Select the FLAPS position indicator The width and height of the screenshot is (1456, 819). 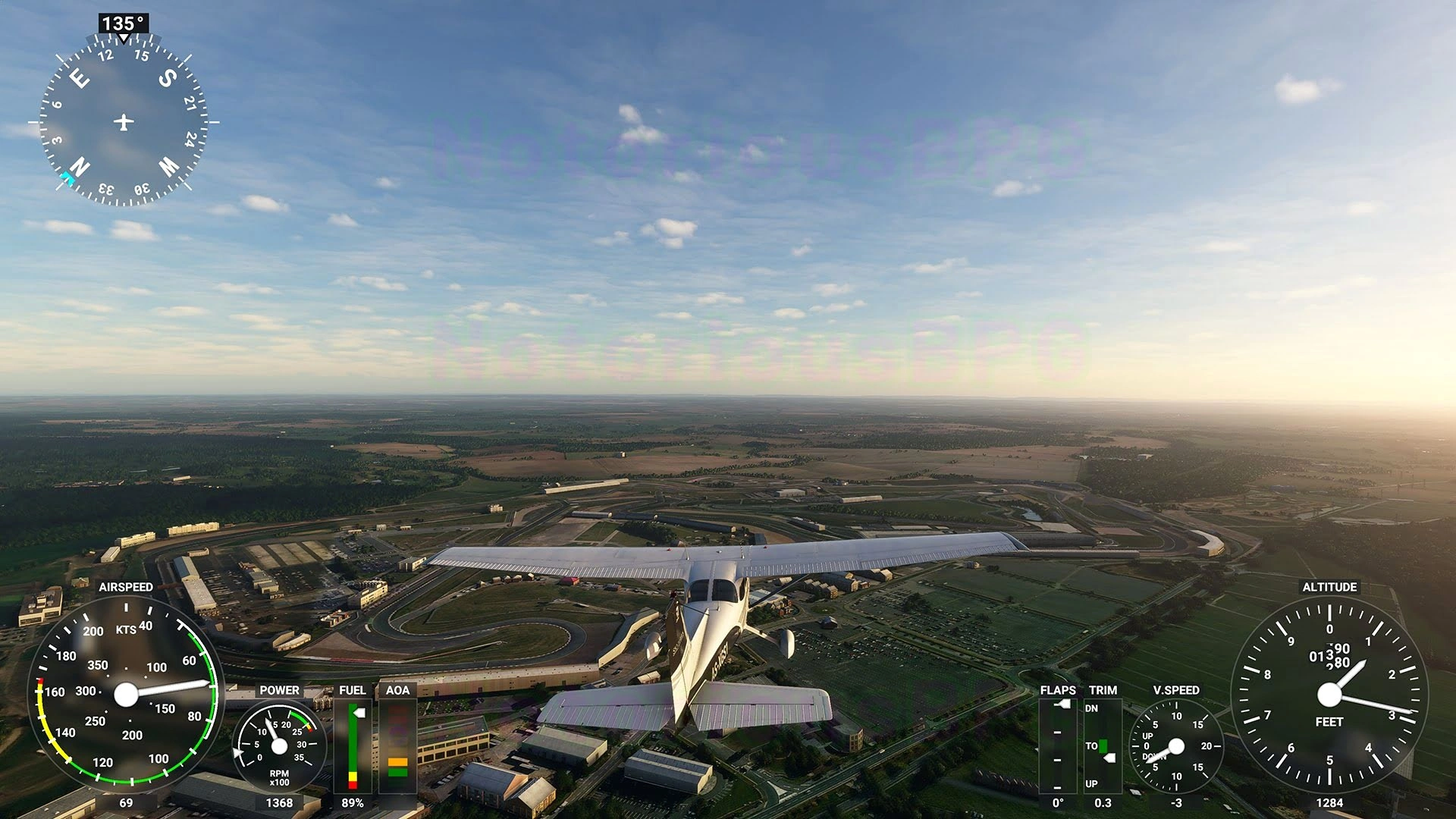pyautogui.click(x=1057, y=745)
